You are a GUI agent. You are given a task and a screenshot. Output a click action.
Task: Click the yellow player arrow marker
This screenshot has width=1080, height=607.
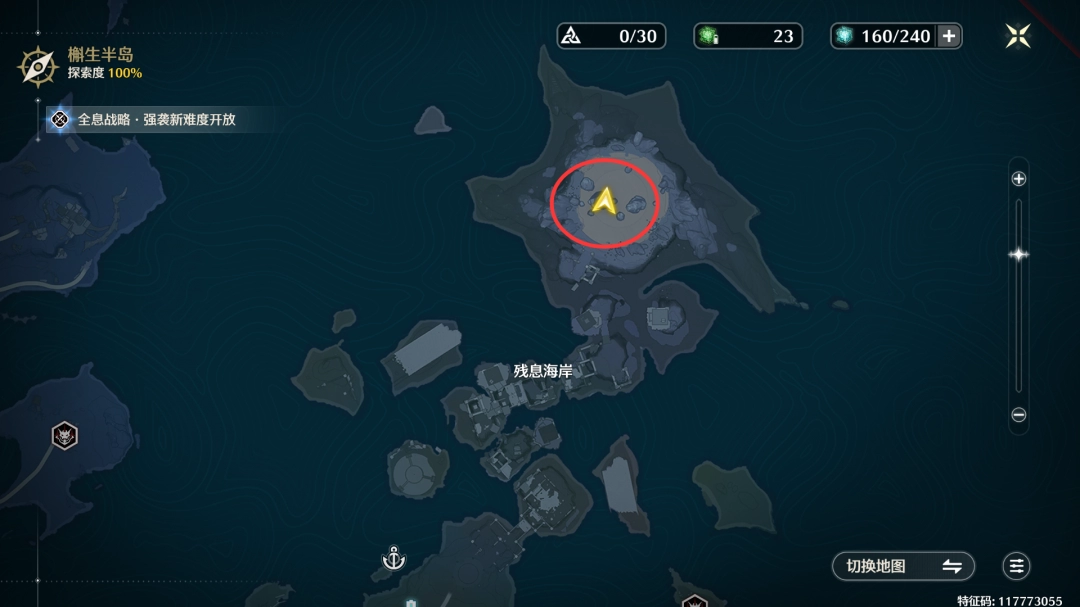point(603,201)
